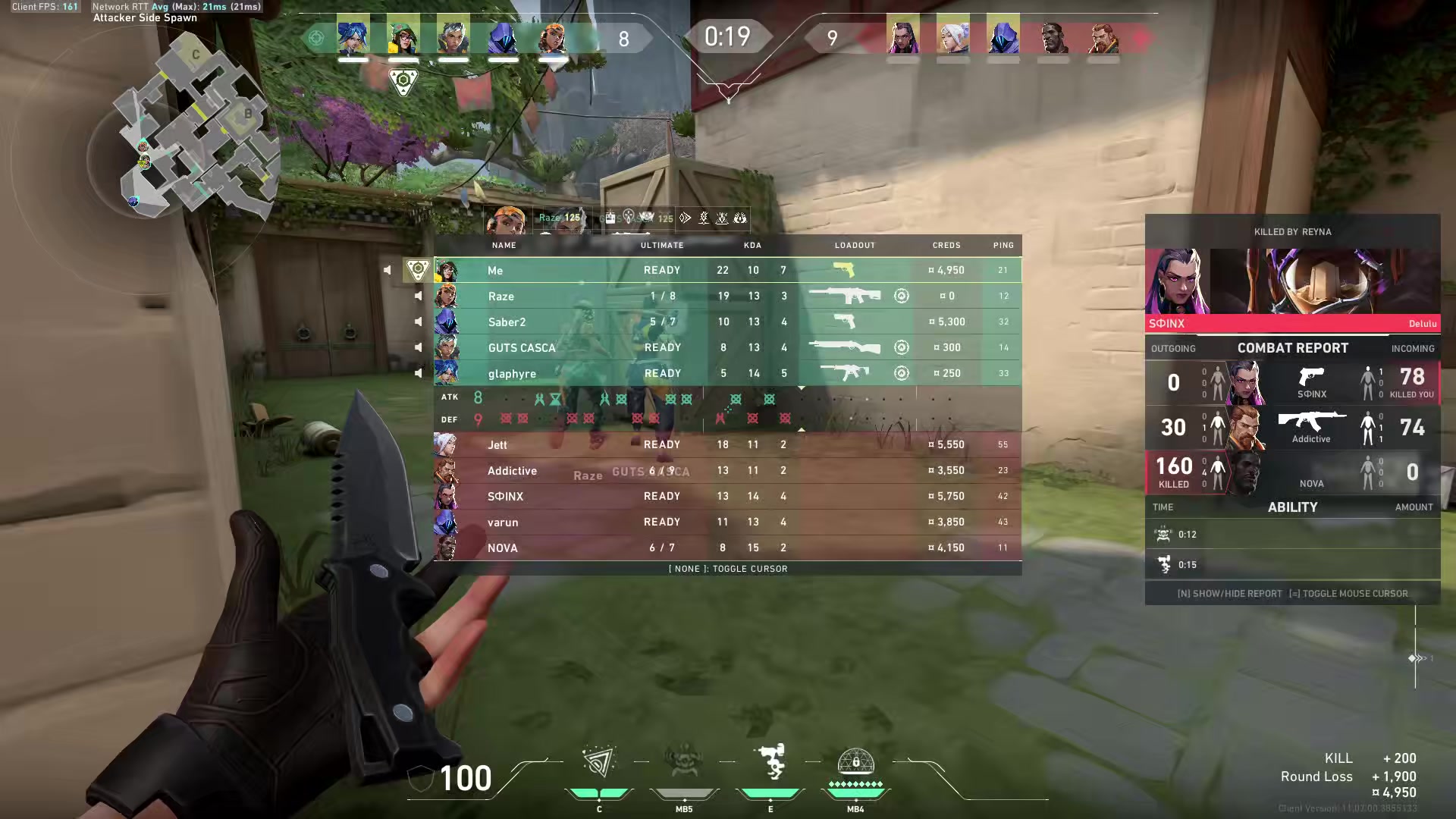The height and width of the screenshot is (819, 1456).
Task: Toggle glaphyre's voice speaker icon
Action: click(418, 373)
